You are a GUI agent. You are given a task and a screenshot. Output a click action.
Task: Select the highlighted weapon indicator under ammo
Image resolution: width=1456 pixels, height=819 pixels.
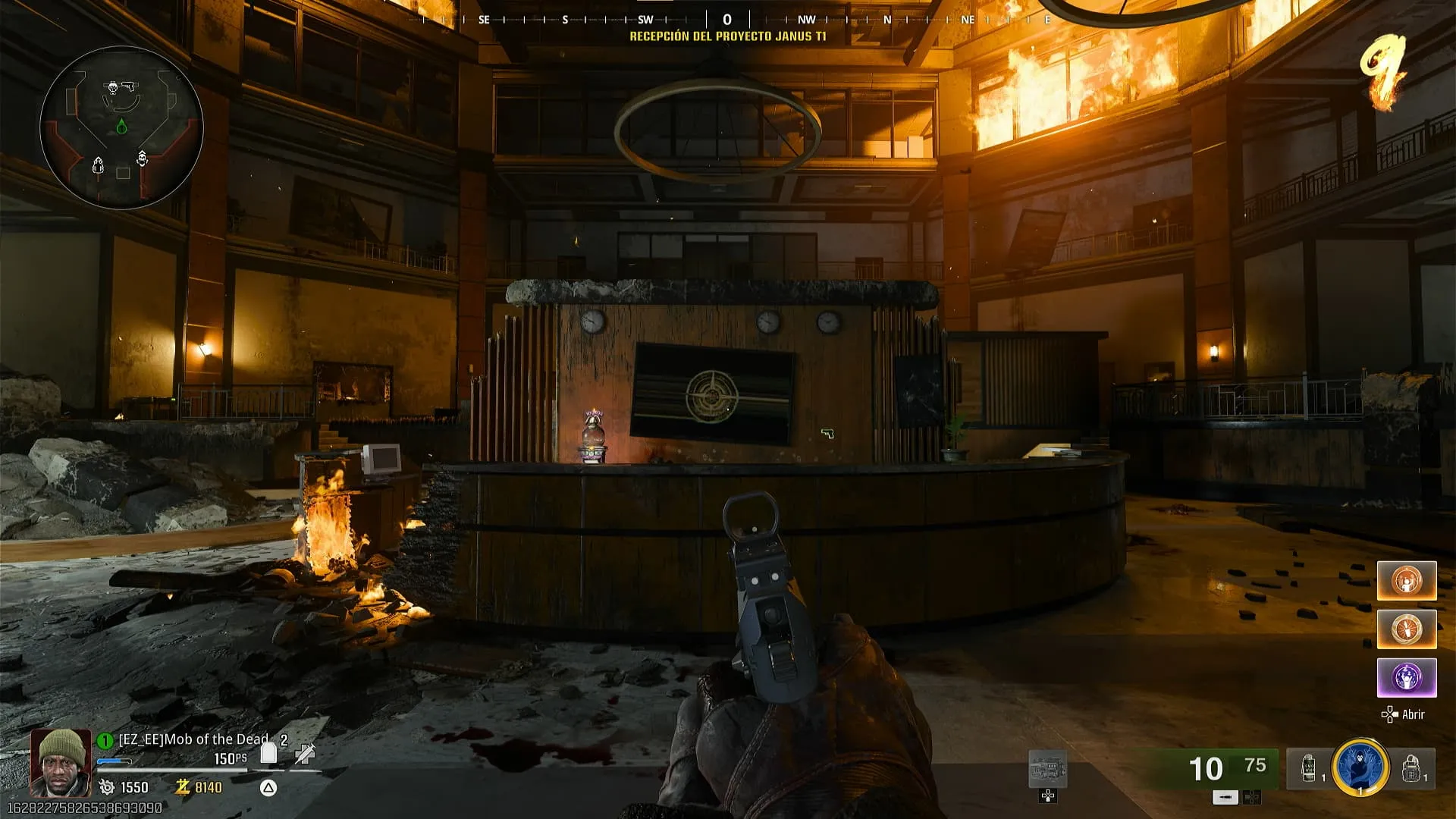1225,797
